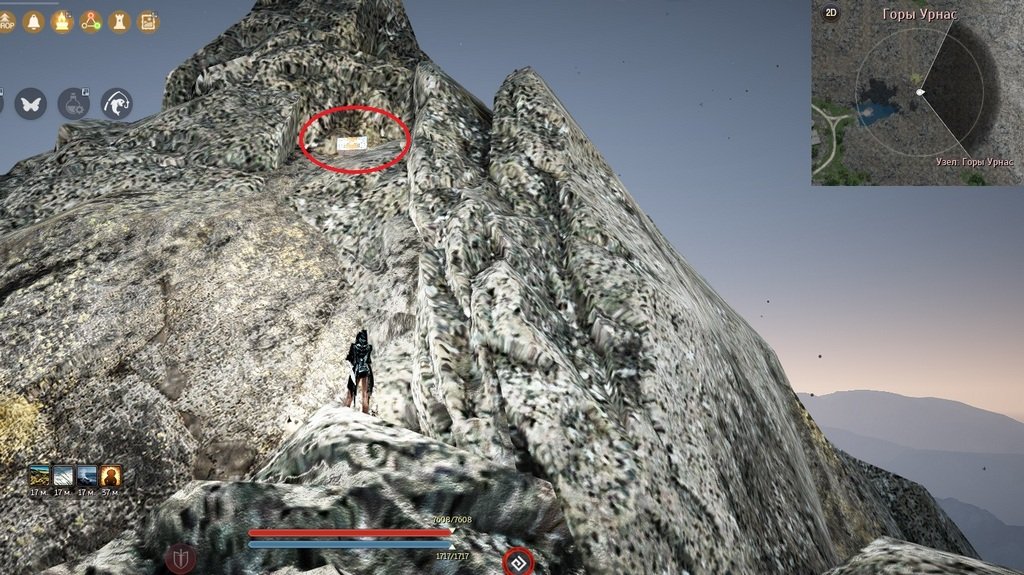This screenshot has height=575, width=1024.
Task: Select the ocean wave buff icon
Action: (x=87, y=475)
